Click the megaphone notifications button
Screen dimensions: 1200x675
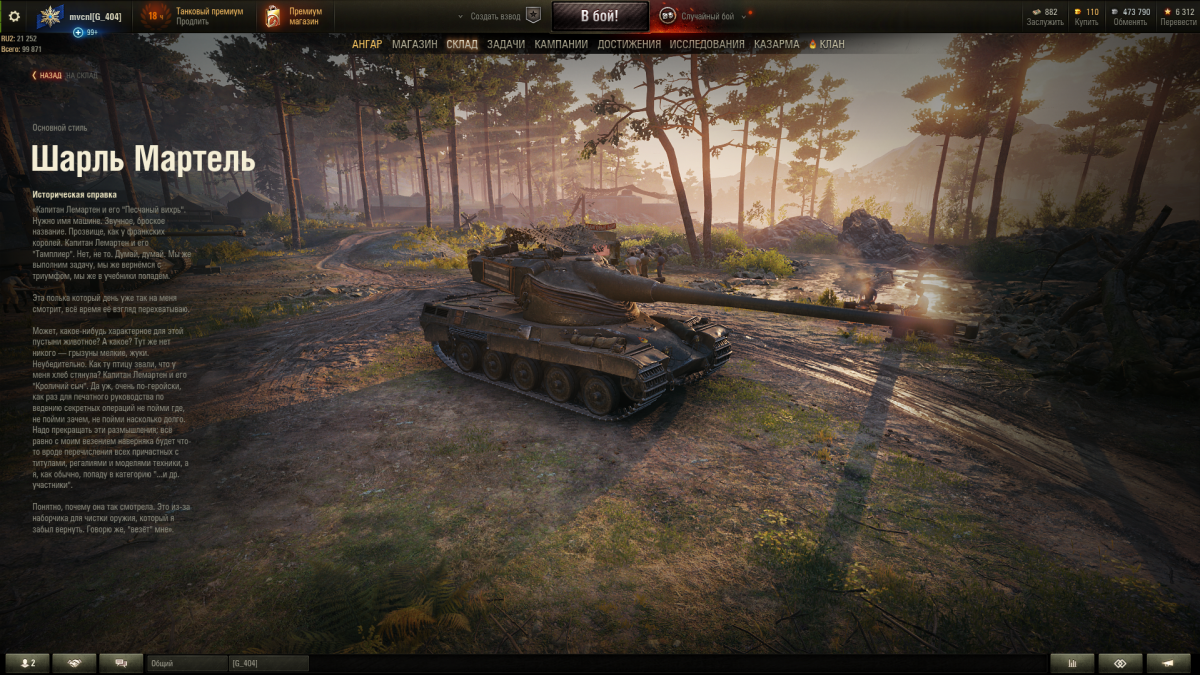[x=1168, y=663]
